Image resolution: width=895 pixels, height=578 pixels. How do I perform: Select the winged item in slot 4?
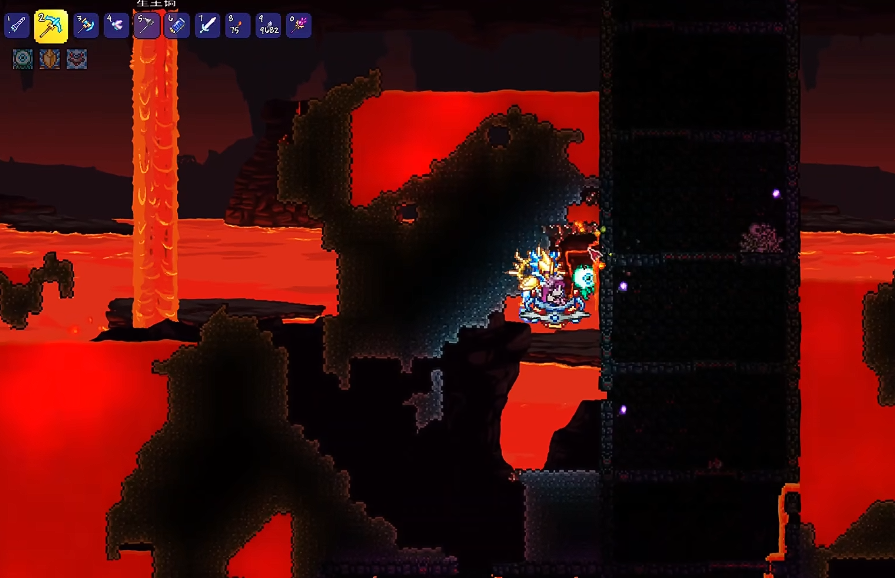[116, 25]
